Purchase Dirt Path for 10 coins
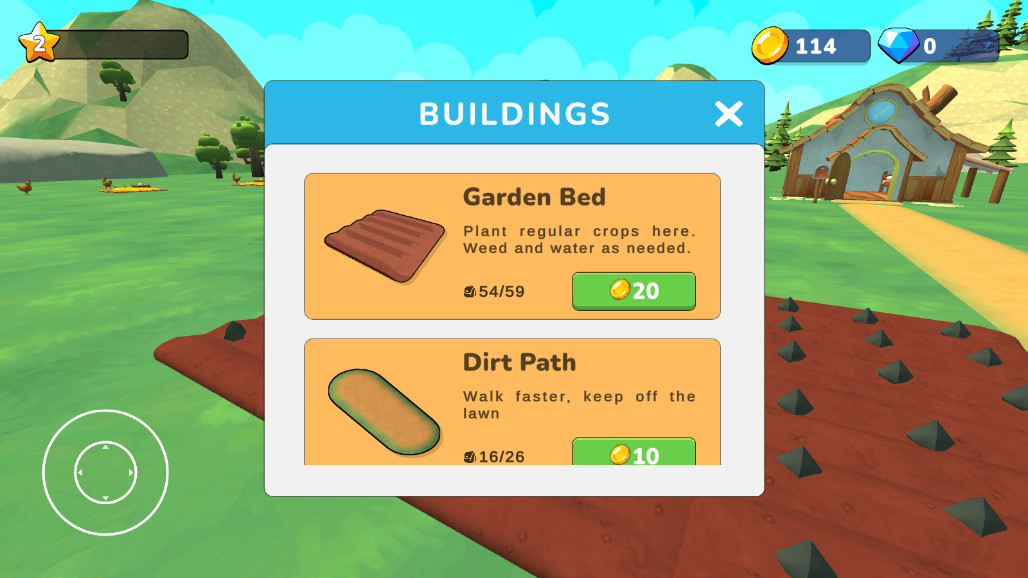Screen dimensions: 1028x578 [x=633, y=453]
